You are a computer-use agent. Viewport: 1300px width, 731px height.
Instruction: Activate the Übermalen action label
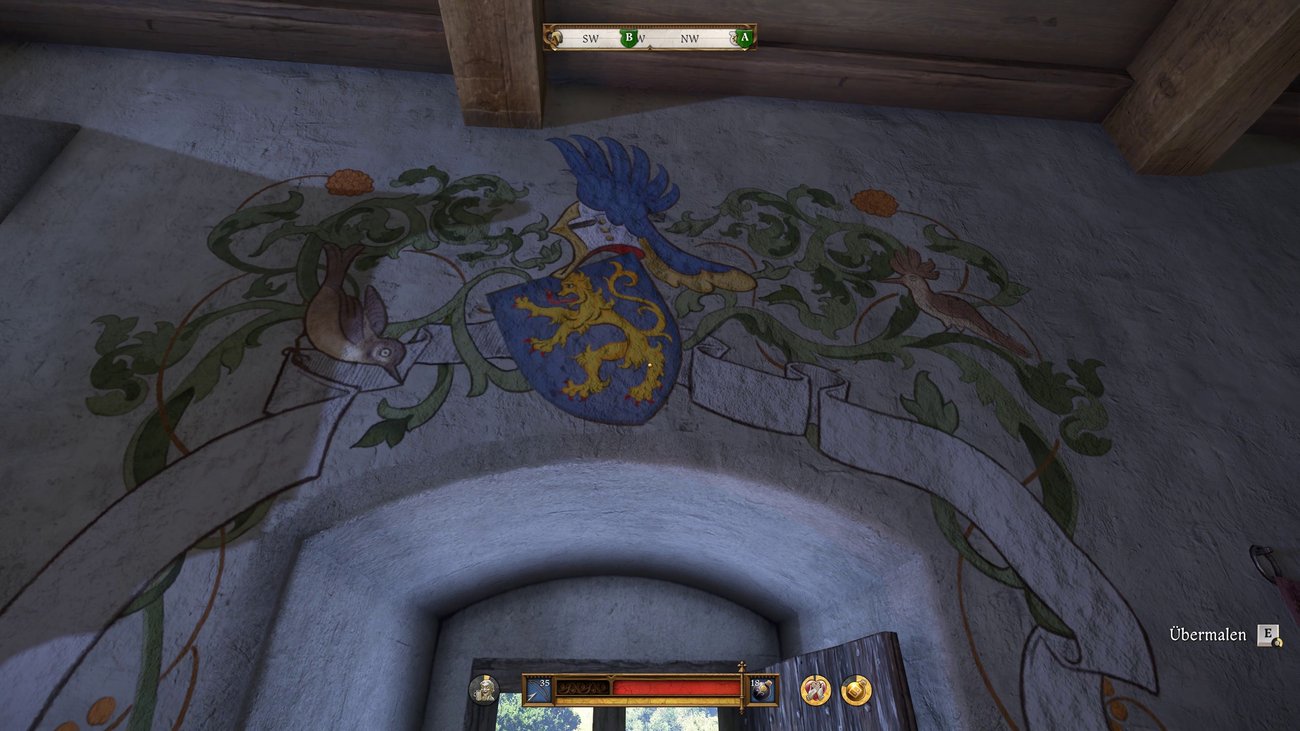click(1210, 634)
